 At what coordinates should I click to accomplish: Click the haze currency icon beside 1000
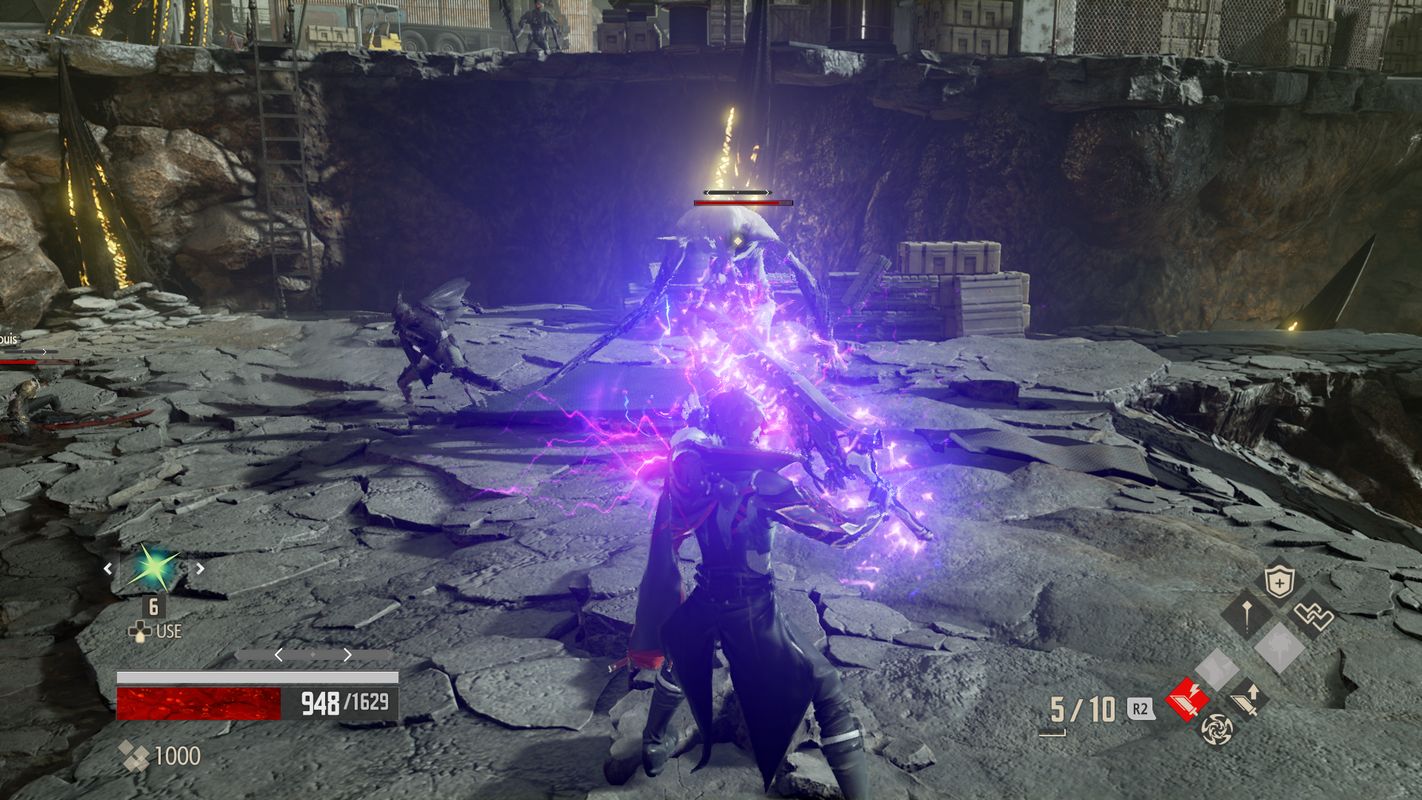pyautogui.click(x=133, y=754)
